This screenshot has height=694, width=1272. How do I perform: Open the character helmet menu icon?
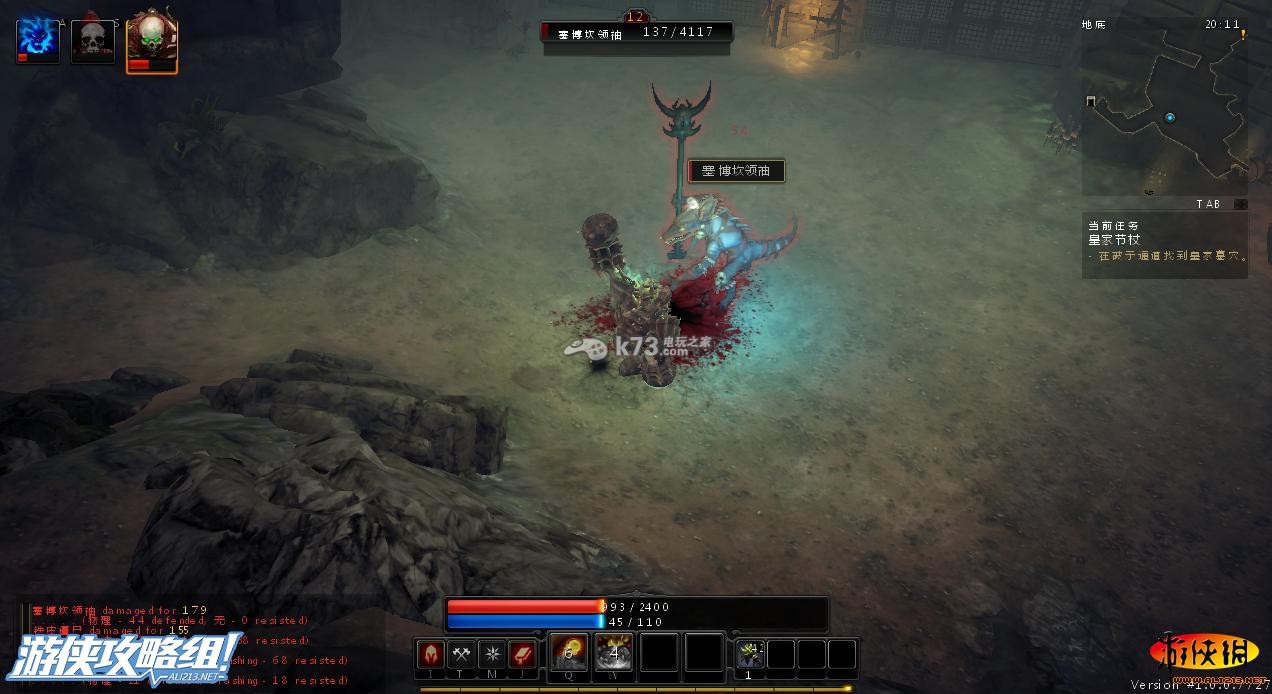coord(431,655)
